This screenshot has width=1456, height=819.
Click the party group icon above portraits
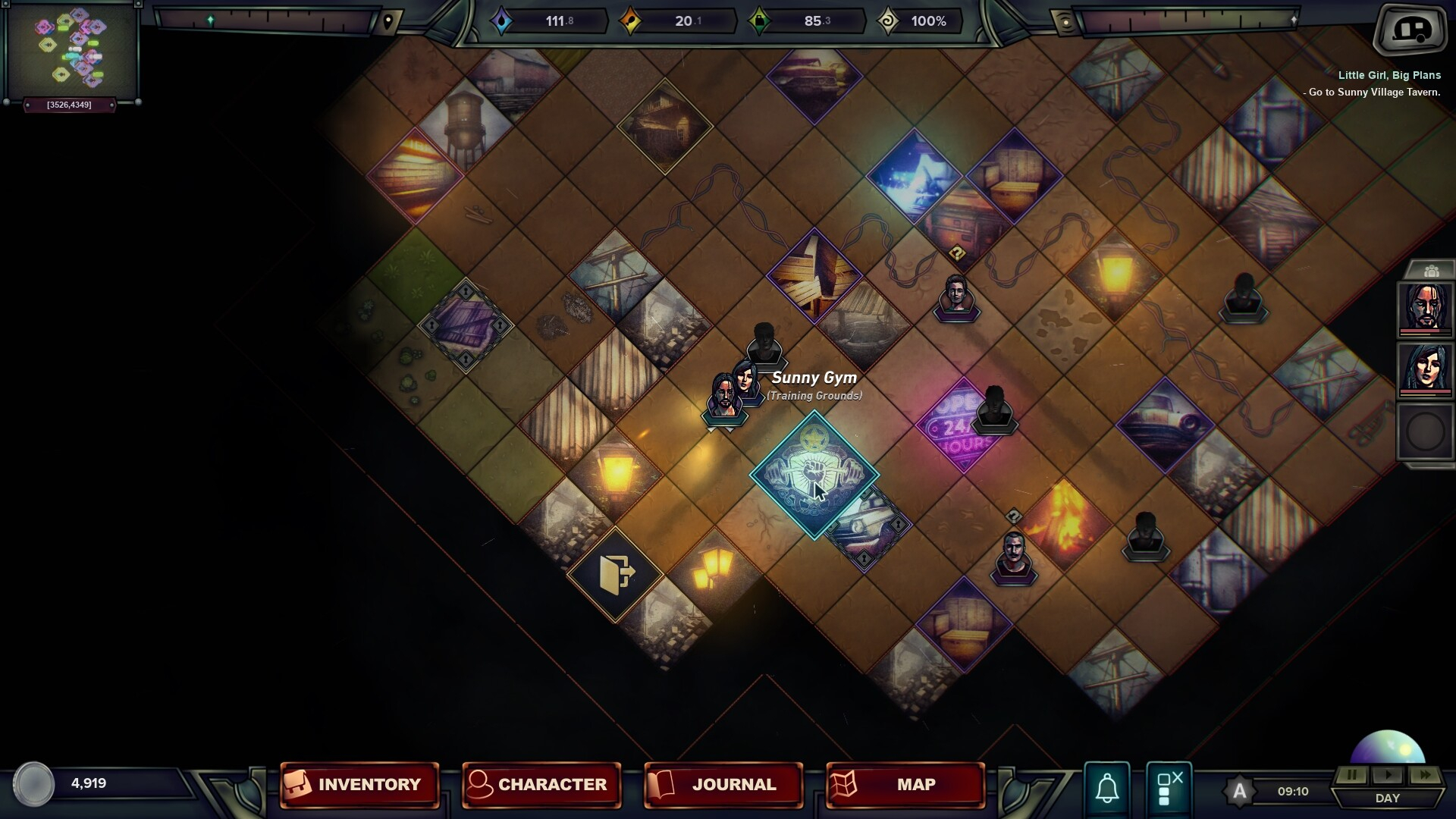1431,271
